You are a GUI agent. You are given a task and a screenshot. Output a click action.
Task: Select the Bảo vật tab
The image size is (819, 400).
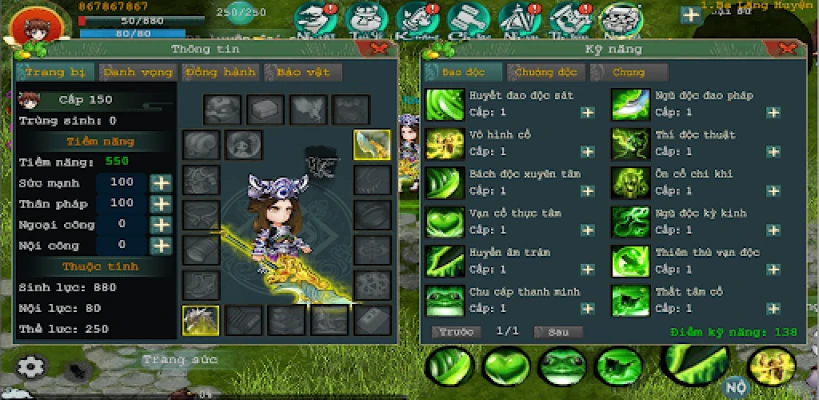coord(302,72)
